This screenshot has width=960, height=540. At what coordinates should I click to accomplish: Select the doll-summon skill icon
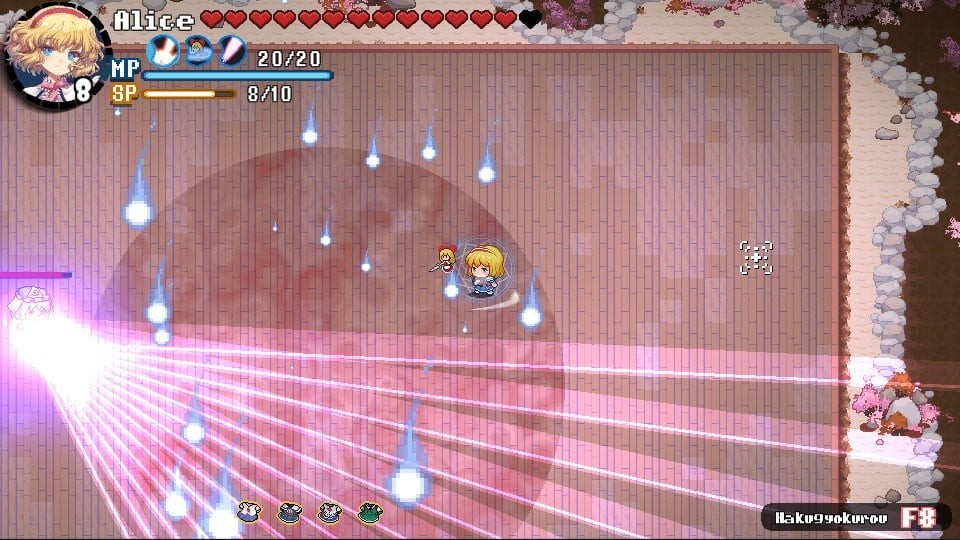[x=197, y=50]
